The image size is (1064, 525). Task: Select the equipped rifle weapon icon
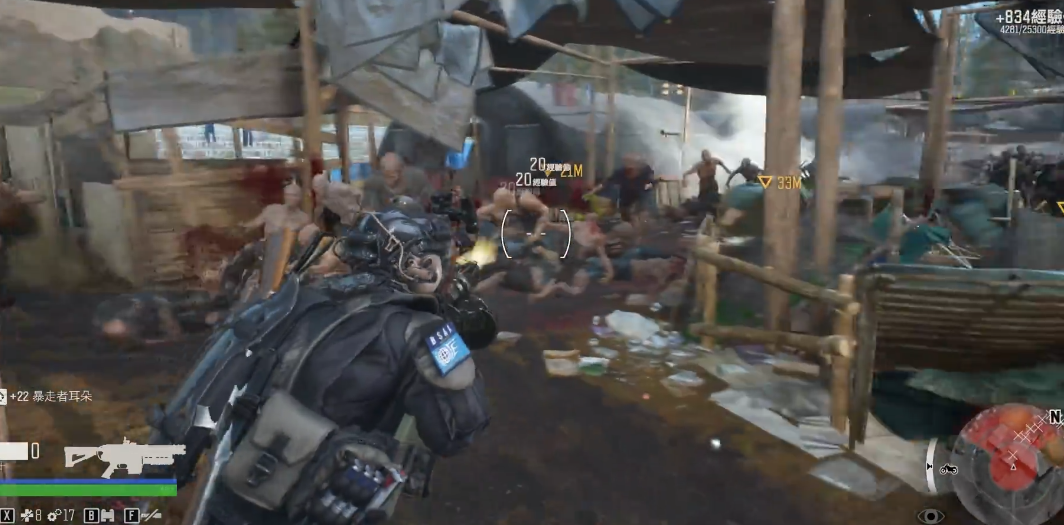[x=124, y=456]
